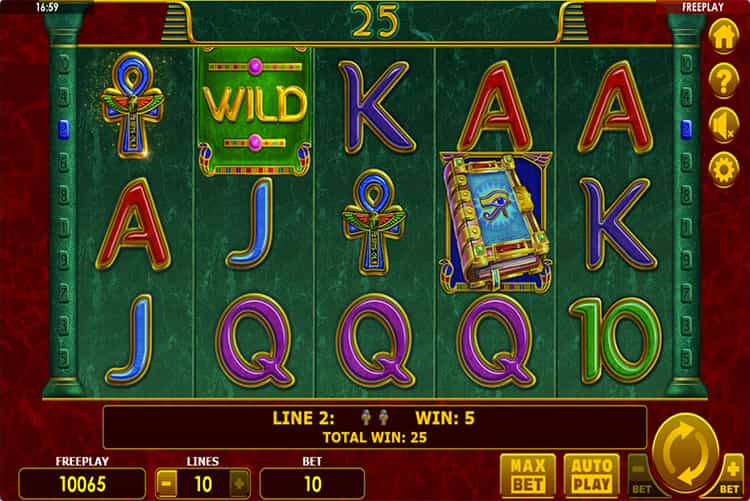Open settings with the gear icon
This screenshot has height=501, width=750.
tap(723, 168)
